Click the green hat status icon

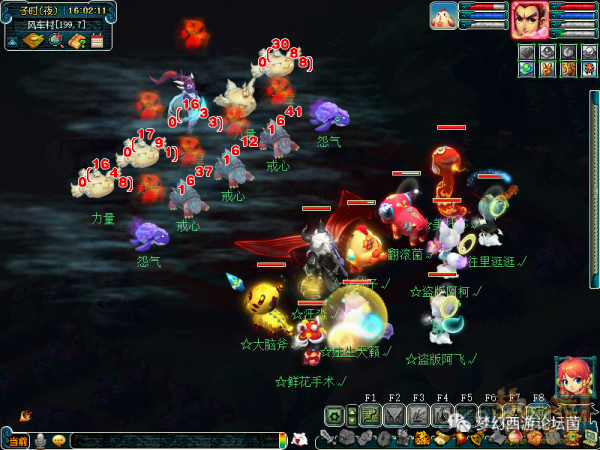[x=526, y=69]
